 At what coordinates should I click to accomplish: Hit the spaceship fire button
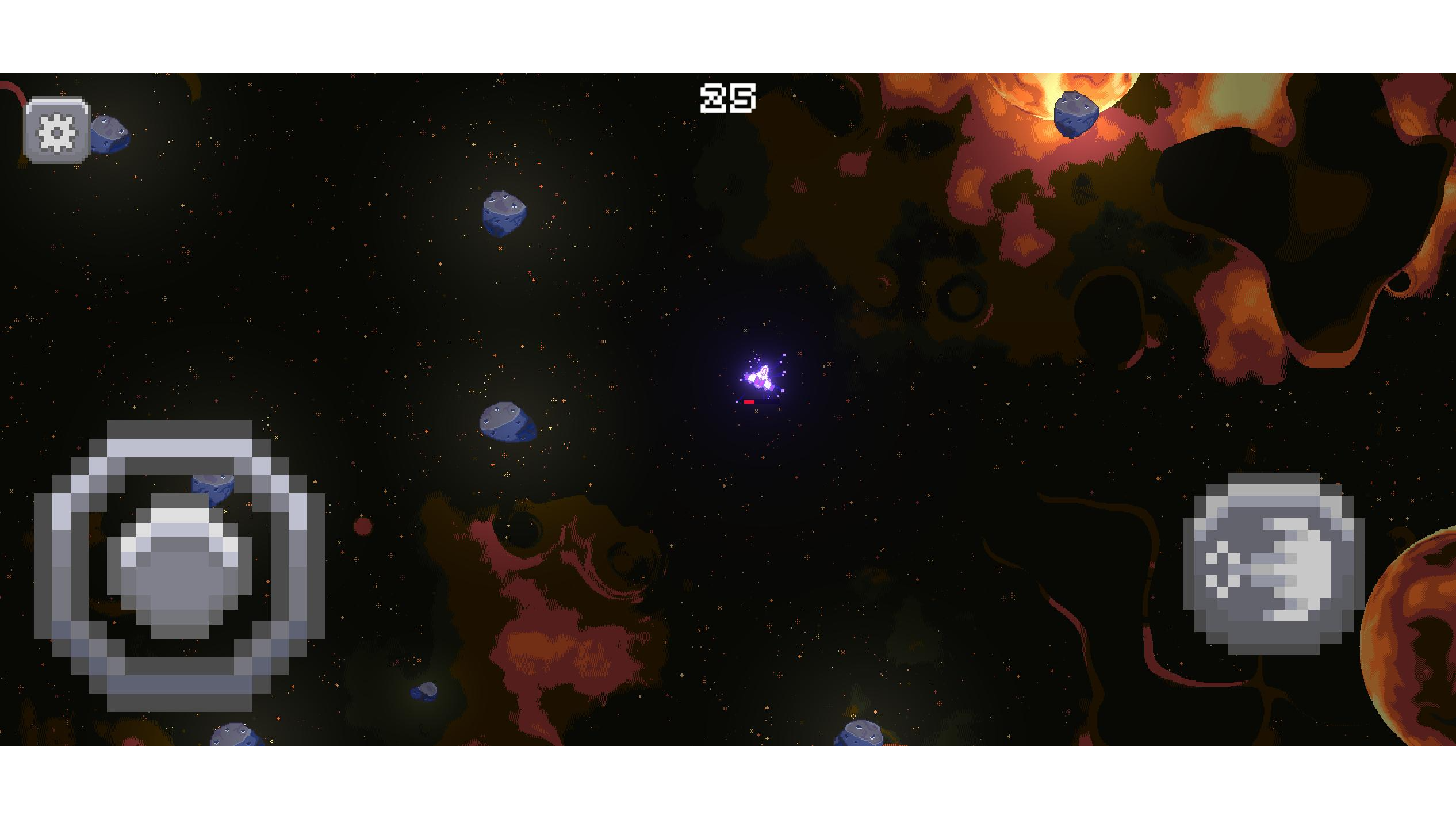point(1273,564)
